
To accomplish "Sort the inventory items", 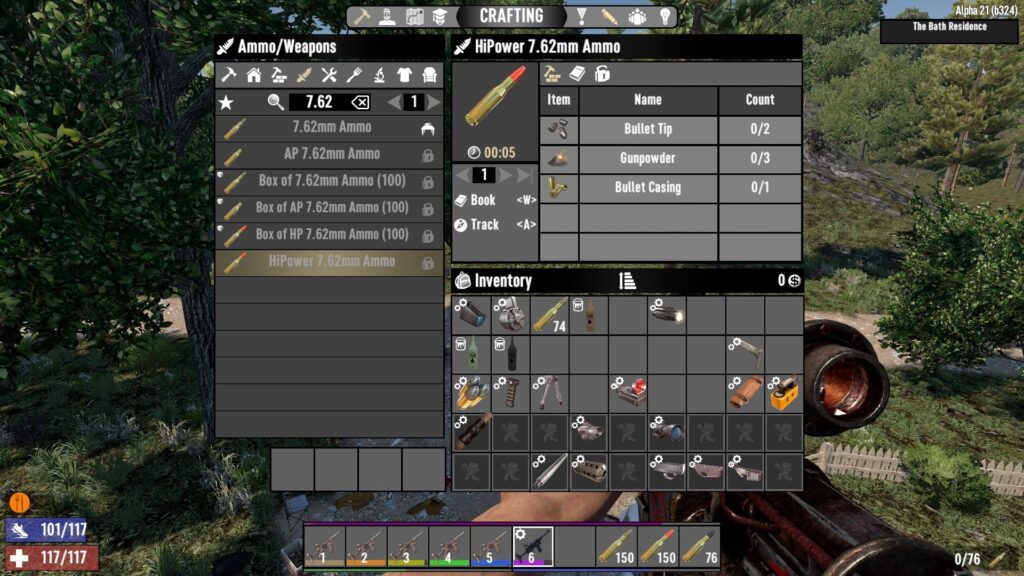I will pyautogui.click(x=627, y=281).
